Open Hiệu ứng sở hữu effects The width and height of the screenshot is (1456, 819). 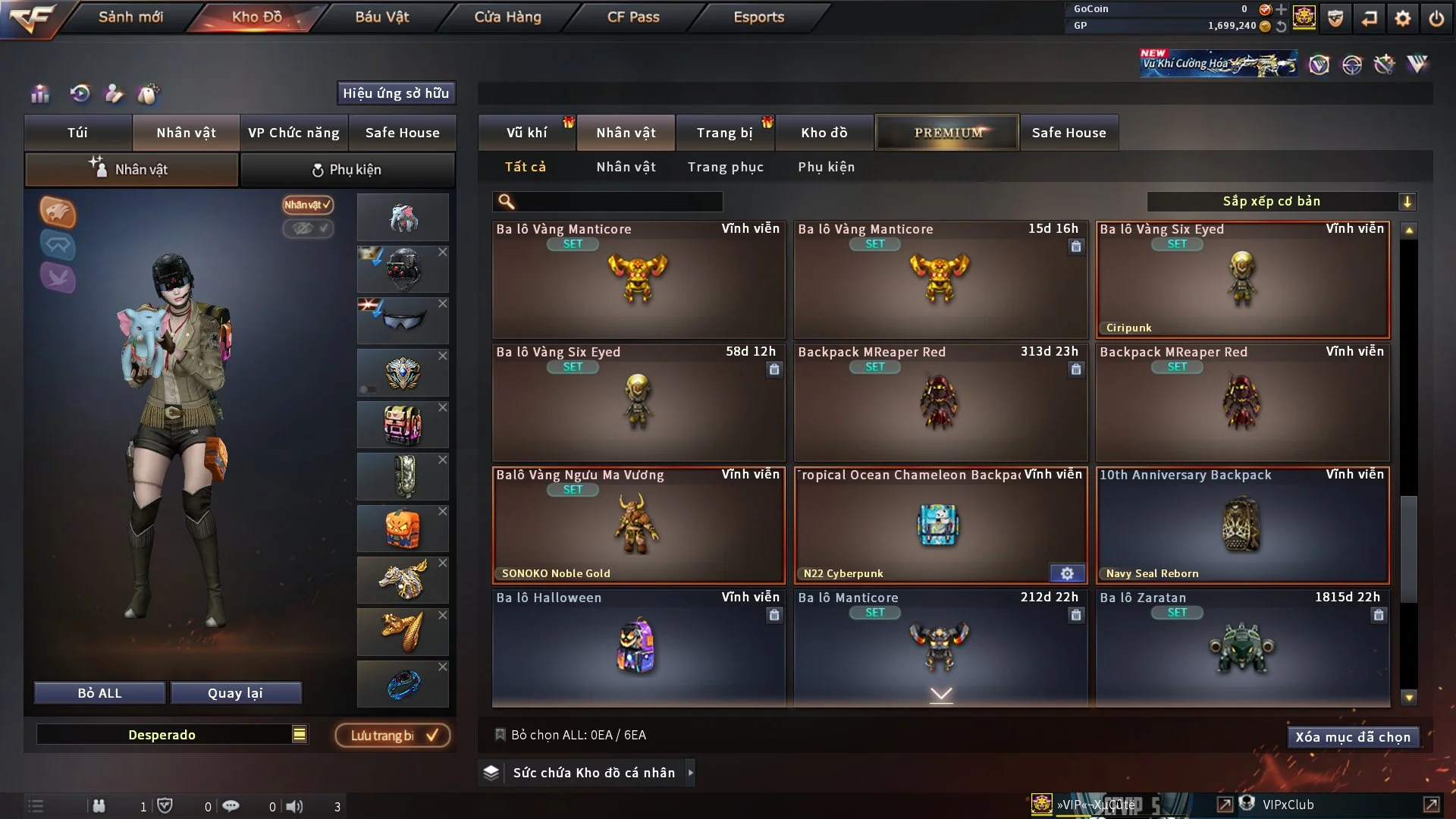[x=396, y=93]
